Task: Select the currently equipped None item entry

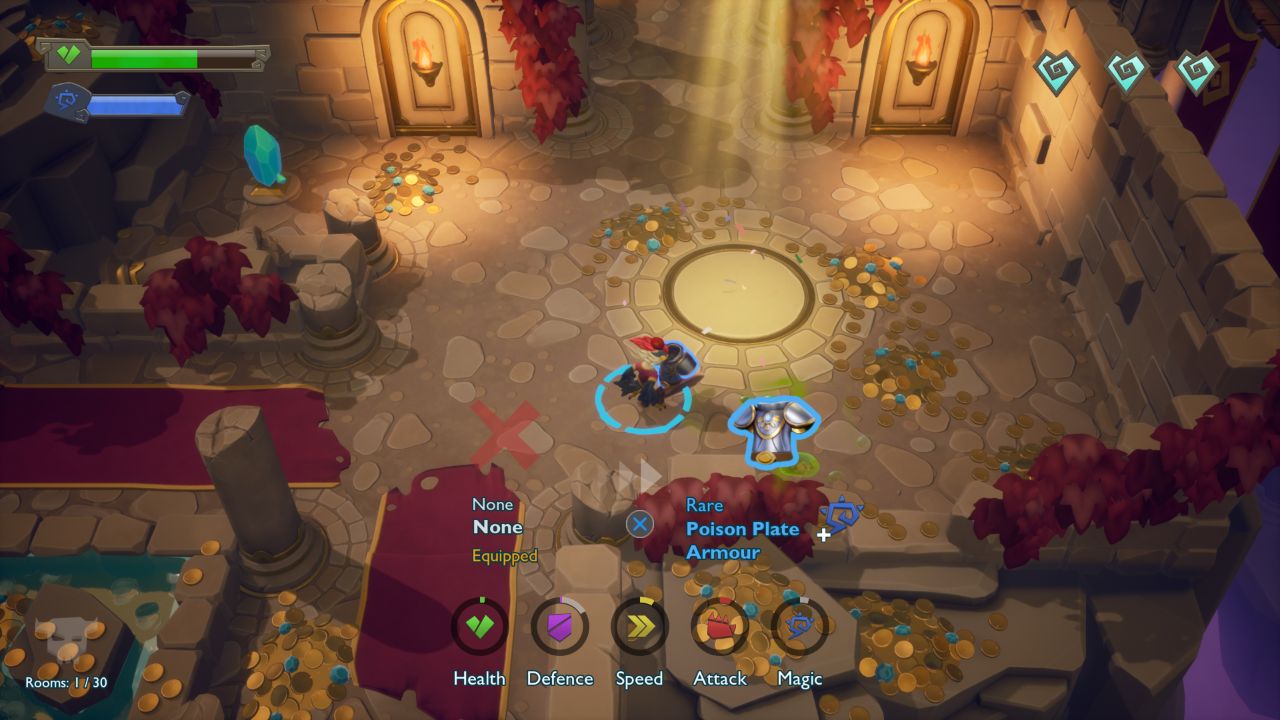Action: tap(498, 527)
